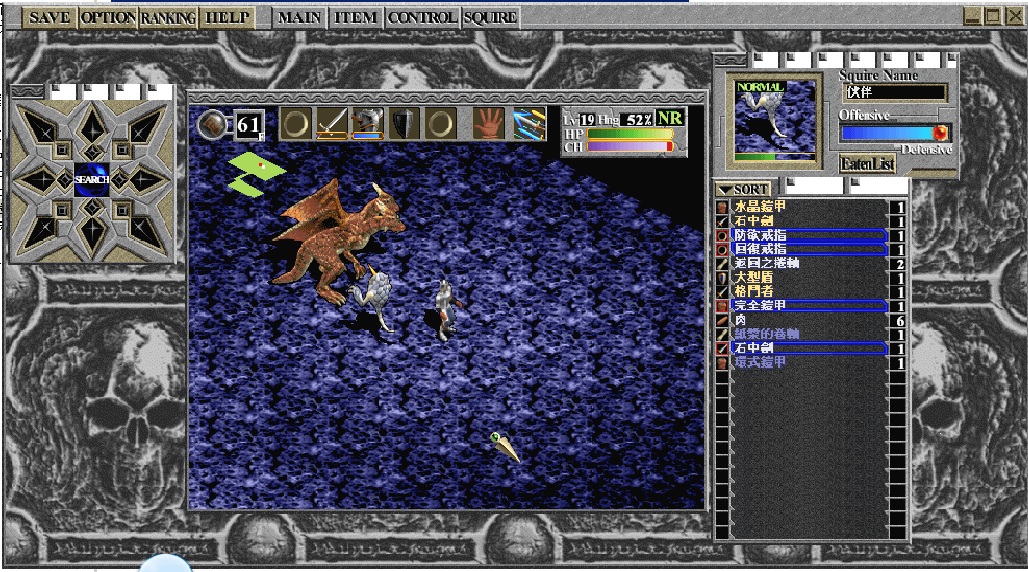This screenshot has width=1028, height=572.
Task: Click the SAVE button
Action: tap(49, 17)
